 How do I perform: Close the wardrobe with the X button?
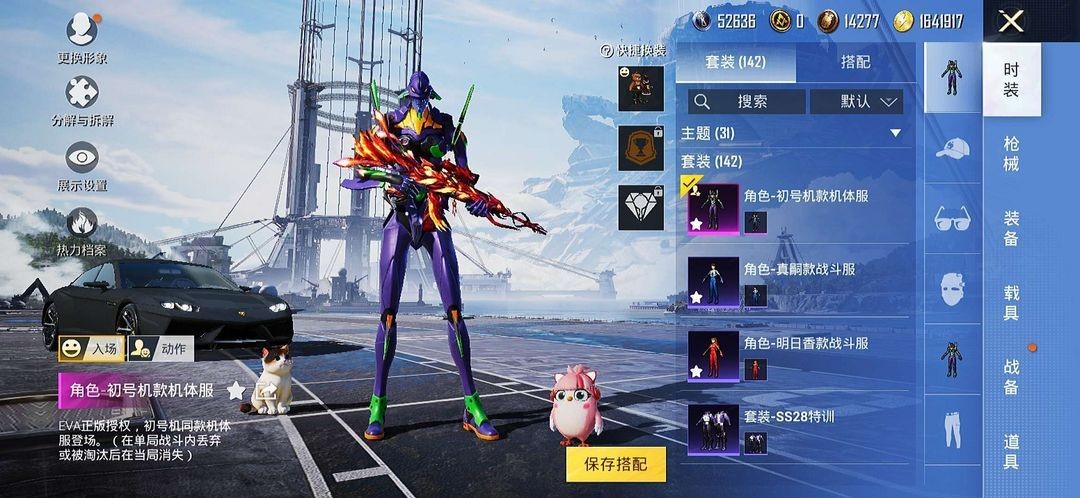[x=1011, y=21]
